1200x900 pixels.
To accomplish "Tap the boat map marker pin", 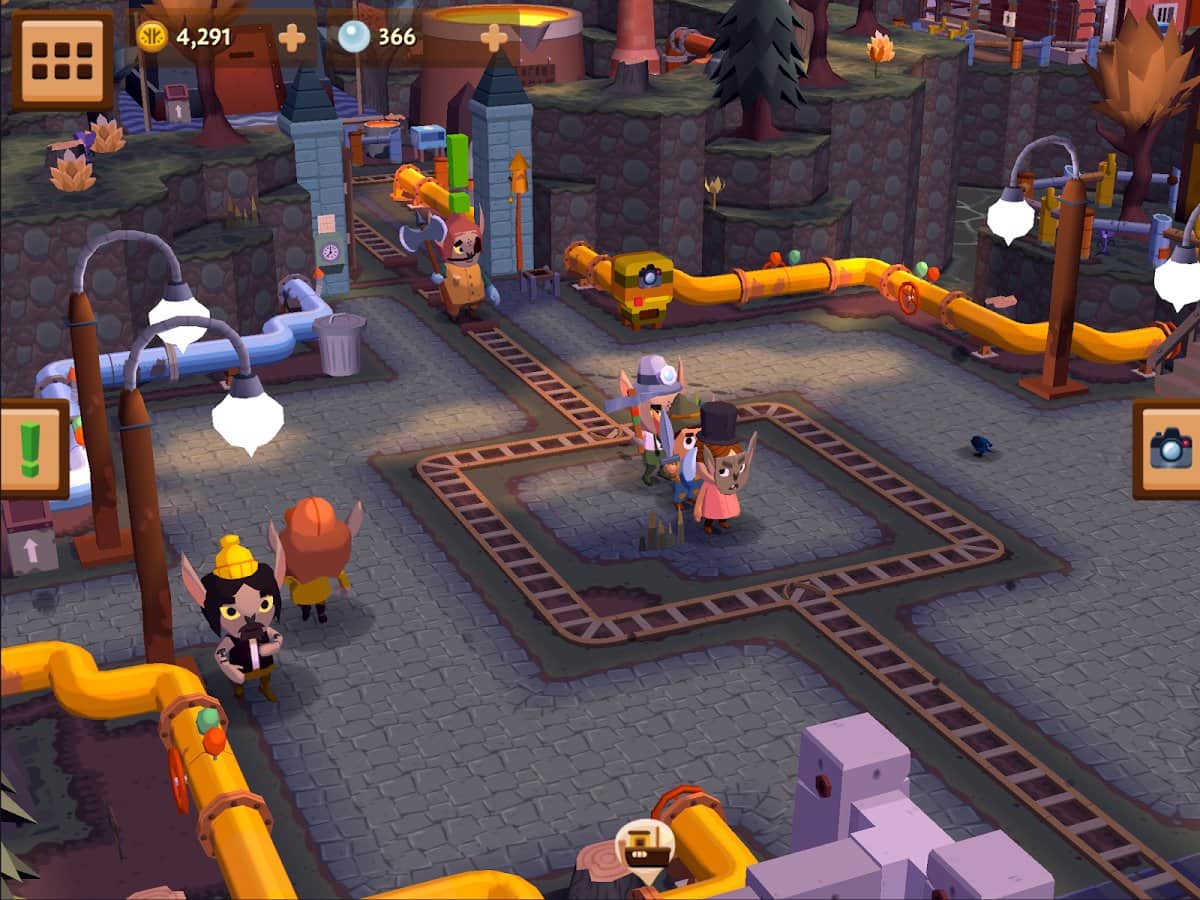I will tap(644, 849).
